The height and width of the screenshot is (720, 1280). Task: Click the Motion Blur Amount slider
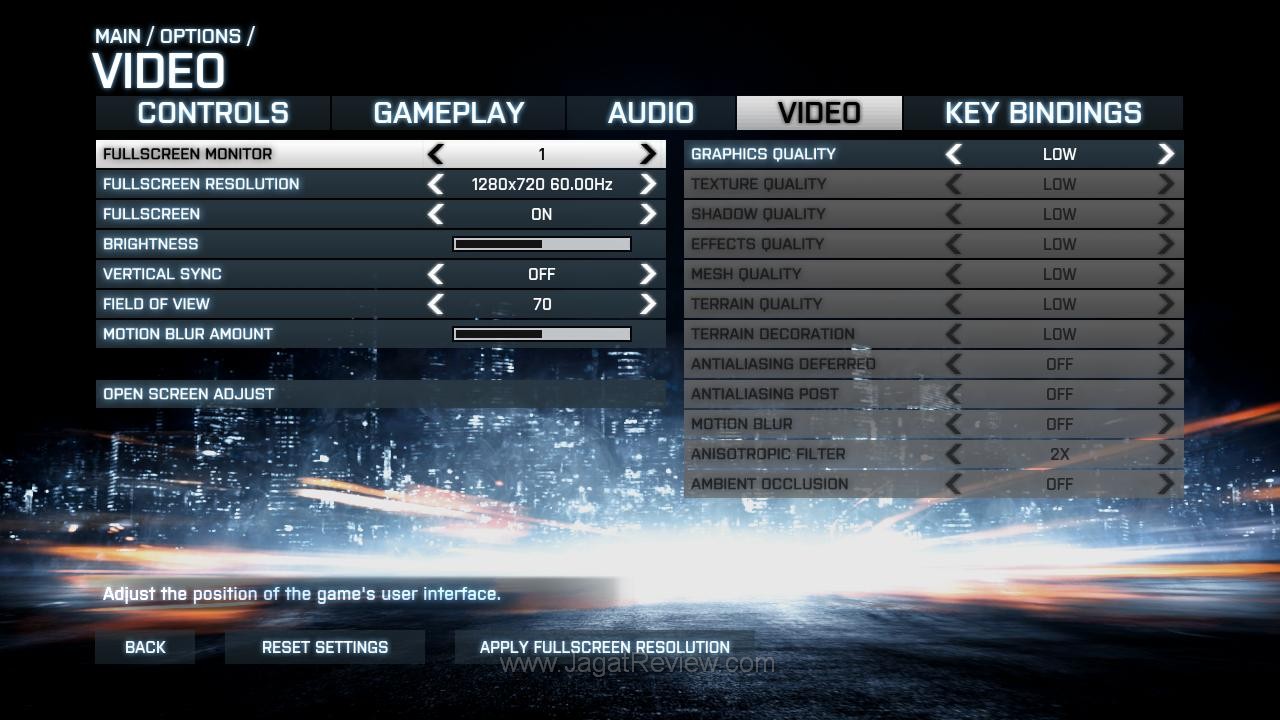click(542, 334)
